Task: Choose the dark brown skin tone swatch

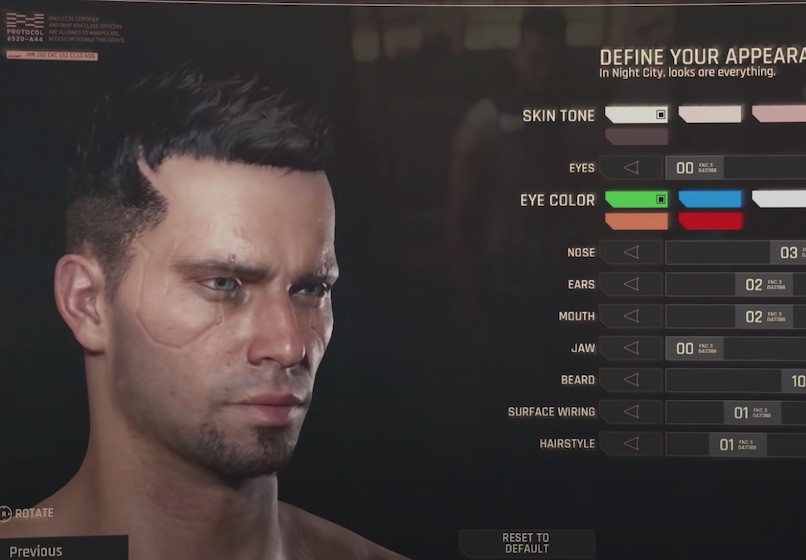Action: click(x=636, y=136)
